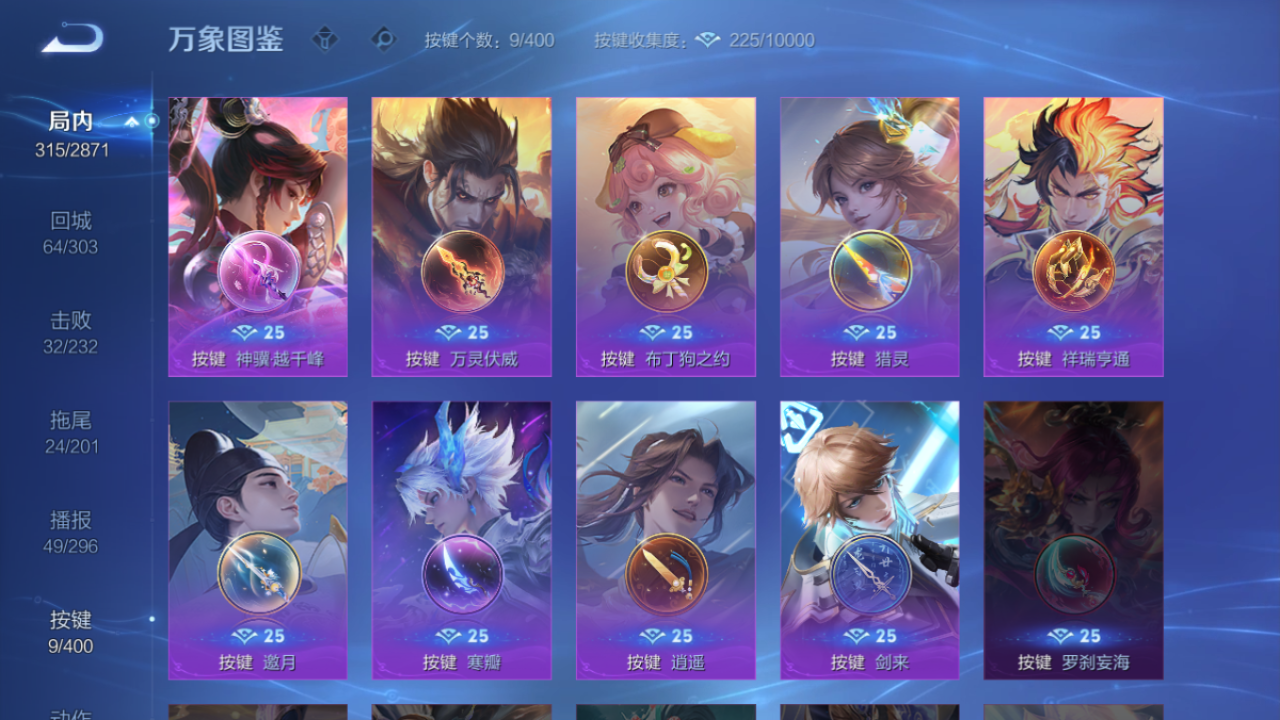Tap the back arrow to leave 万象图鉴
Image resolution: width=1280 pixels, height=720 pixels.
(70, 36)
